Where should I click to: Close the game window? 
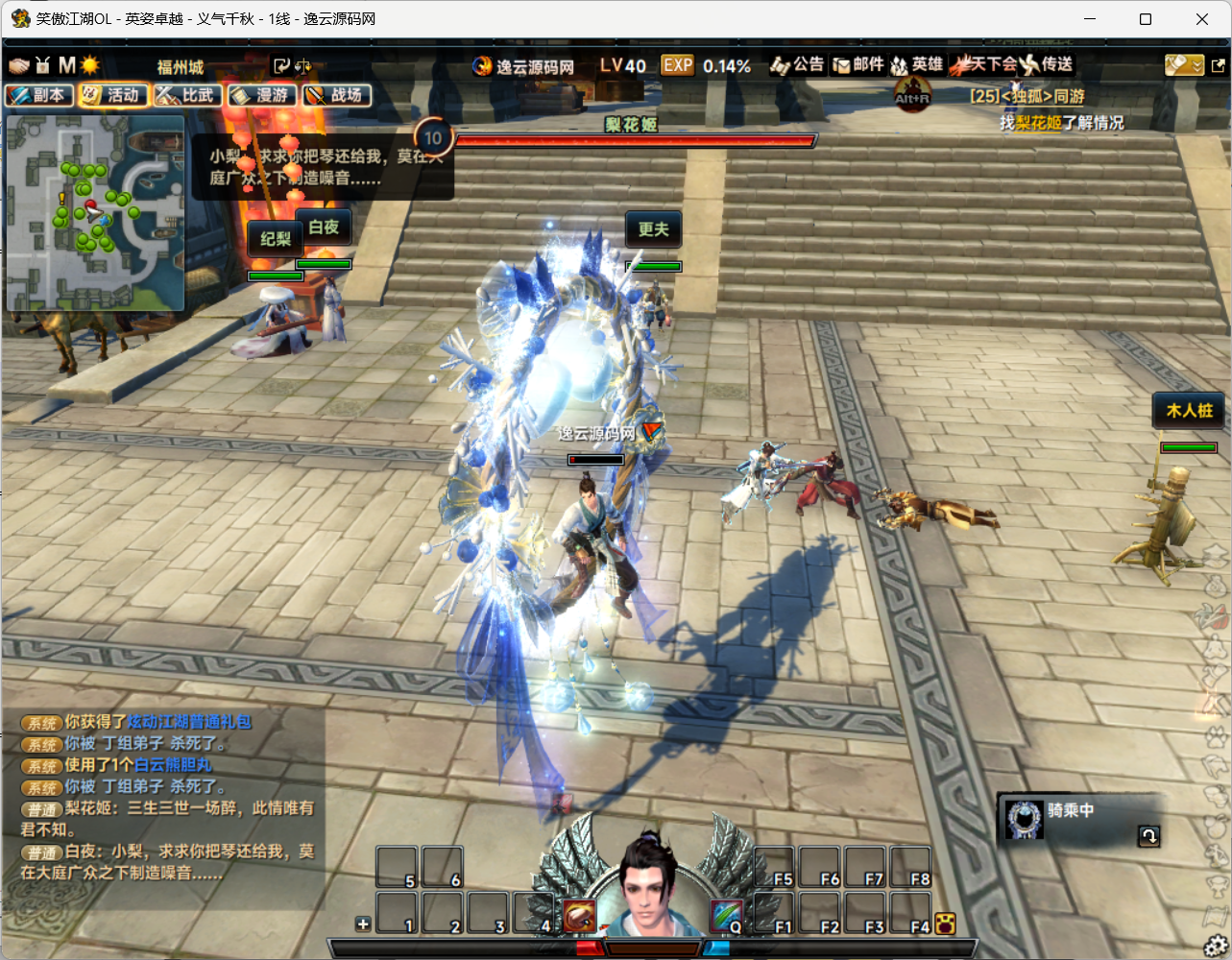click(x=1201, y=19)
